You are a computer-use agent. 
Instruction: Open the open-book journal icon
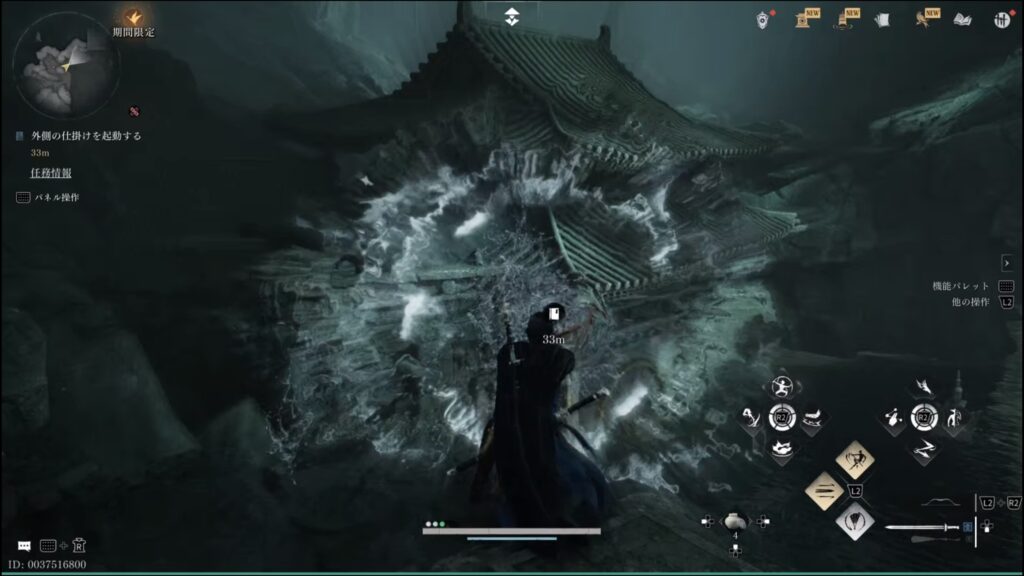962,19
